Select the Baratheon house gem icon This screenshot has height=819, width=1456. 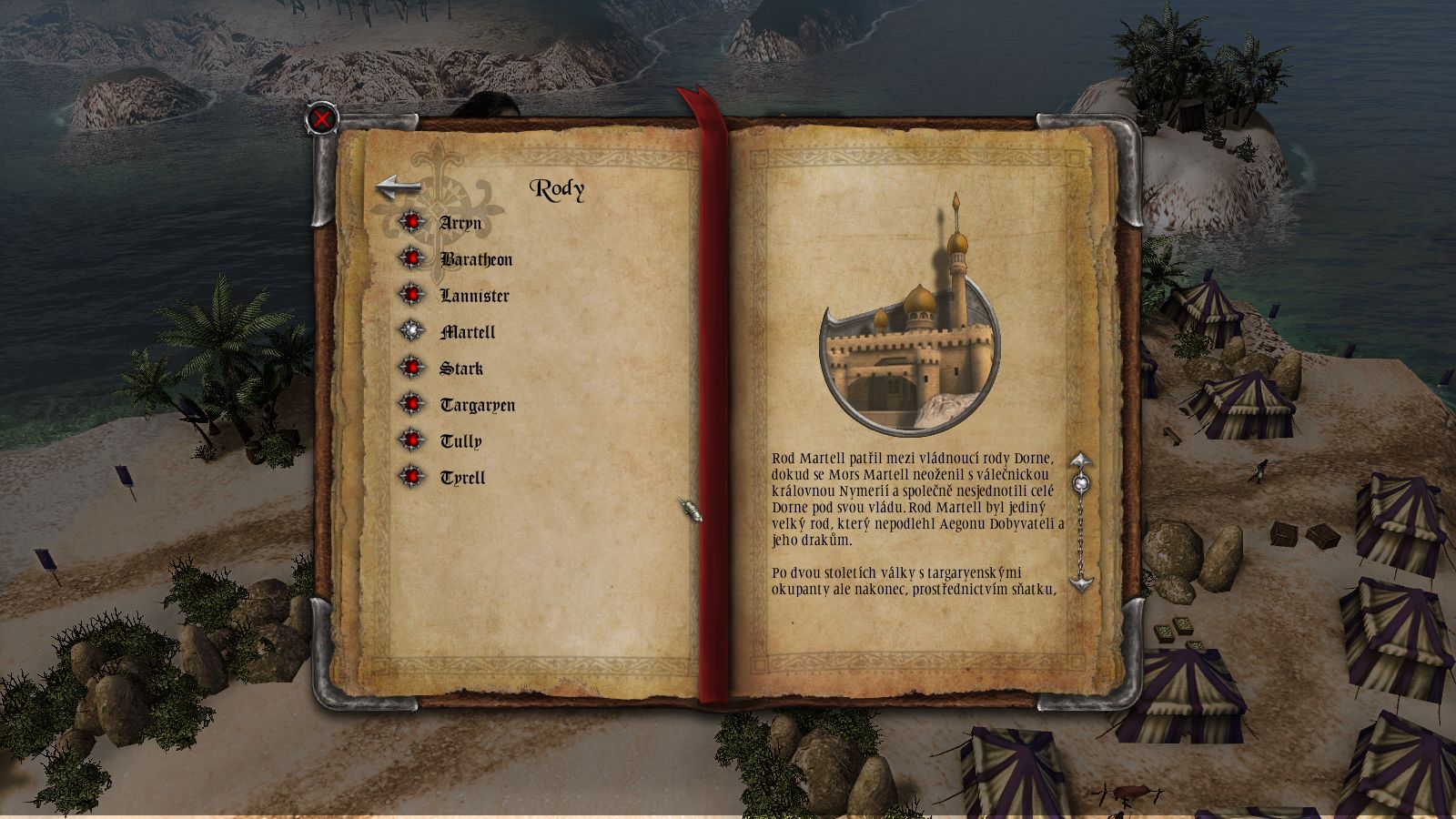tap(414, 258)
